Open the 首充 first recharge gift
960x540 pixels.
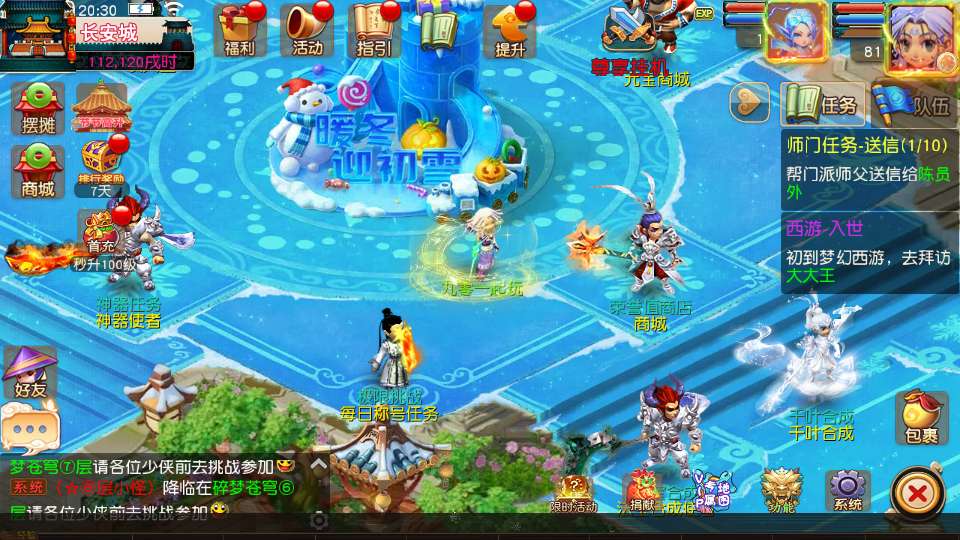point(100,232)
